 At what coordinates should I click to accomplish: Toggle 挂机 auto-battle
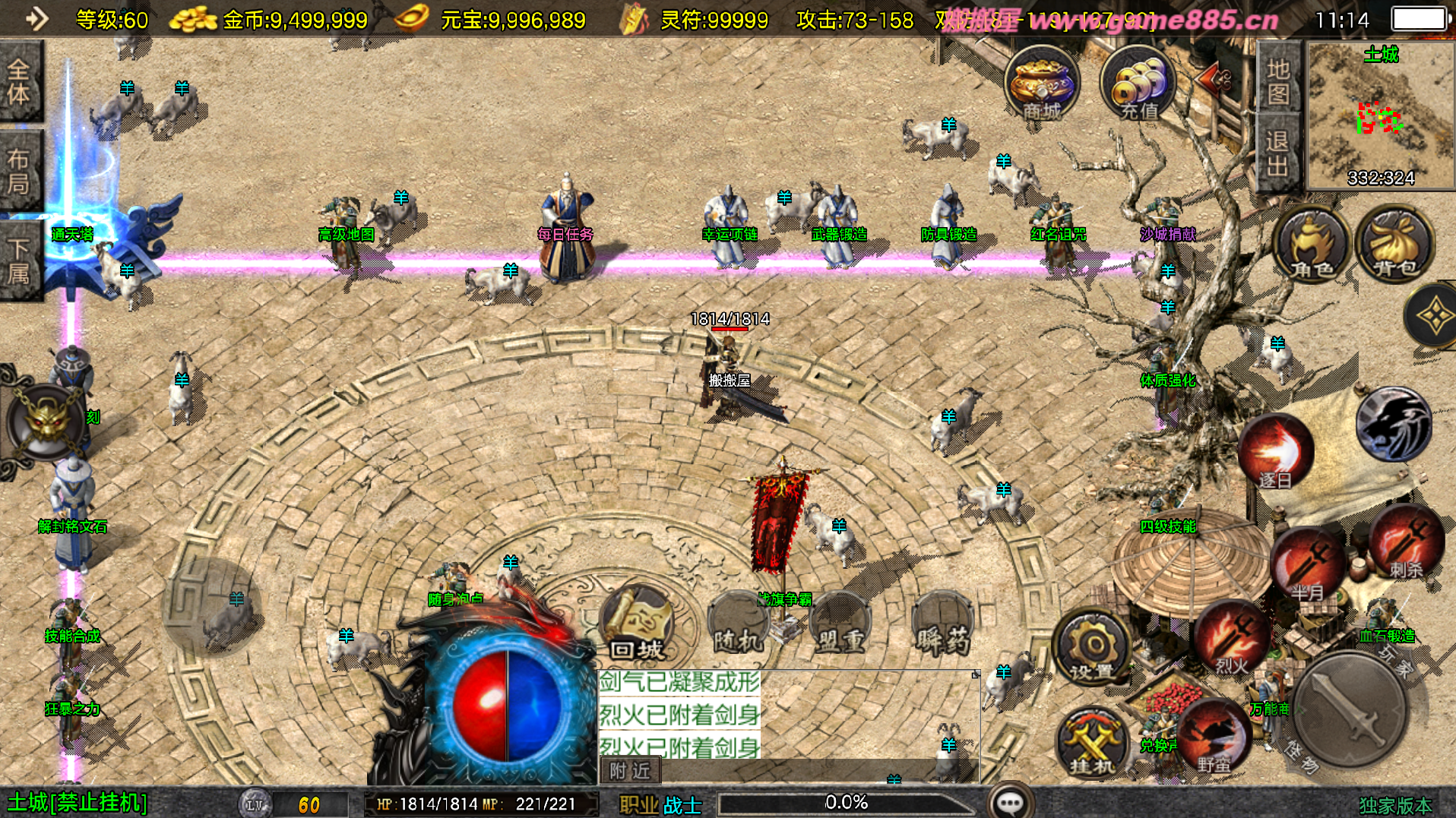[1093, 744]
